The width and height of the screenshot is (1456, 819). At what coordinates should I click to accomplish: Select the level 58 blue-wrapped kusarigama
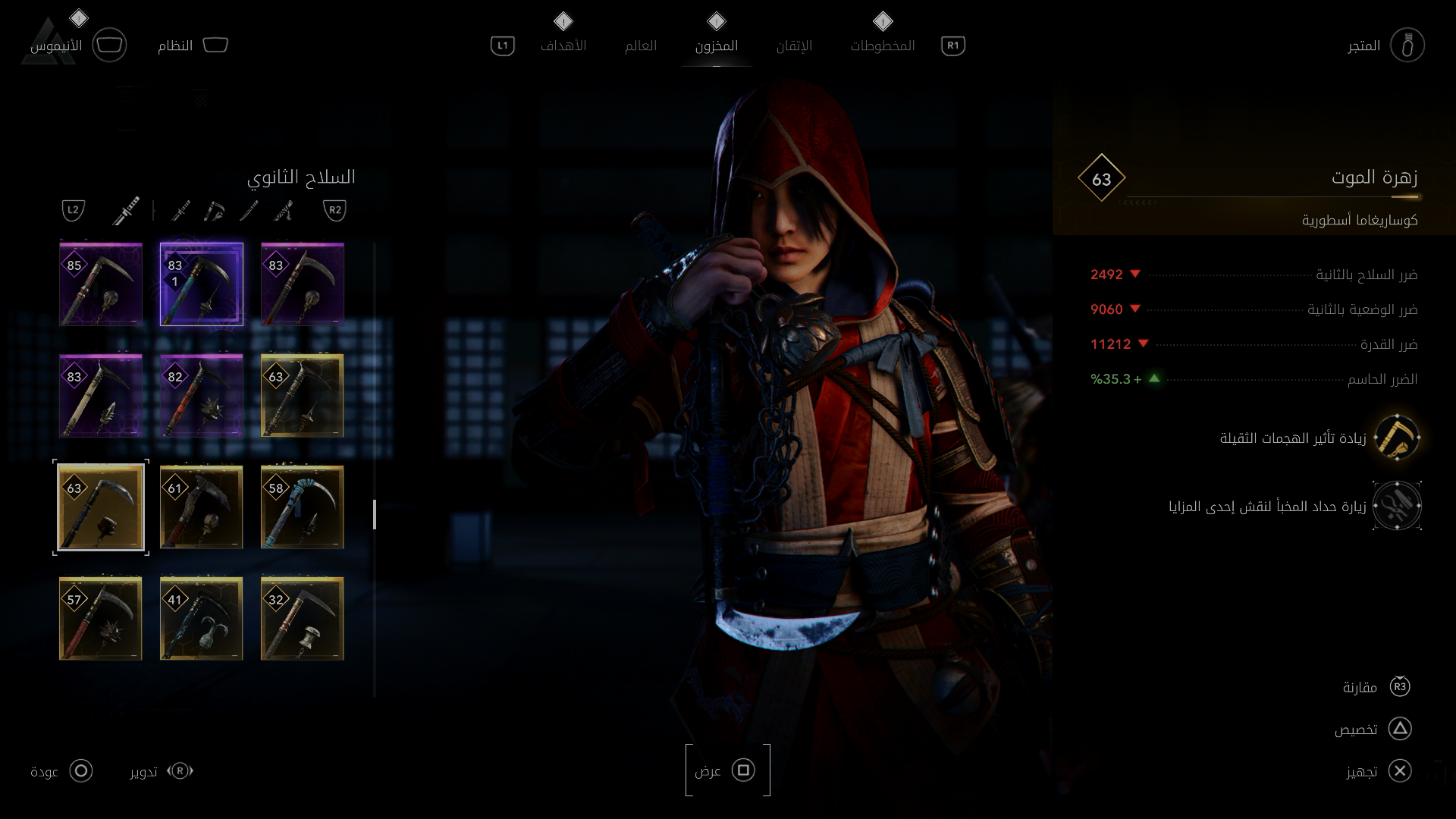pyautogui.click(x=303, y=507)
